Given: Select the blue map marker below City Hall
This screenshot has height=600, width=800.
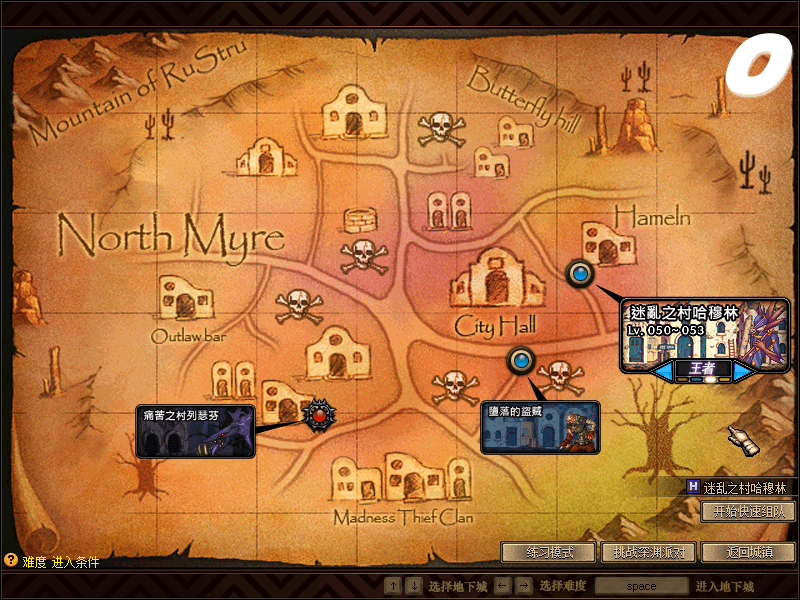Looking at the screenshot, I should (x=520, y=360).
